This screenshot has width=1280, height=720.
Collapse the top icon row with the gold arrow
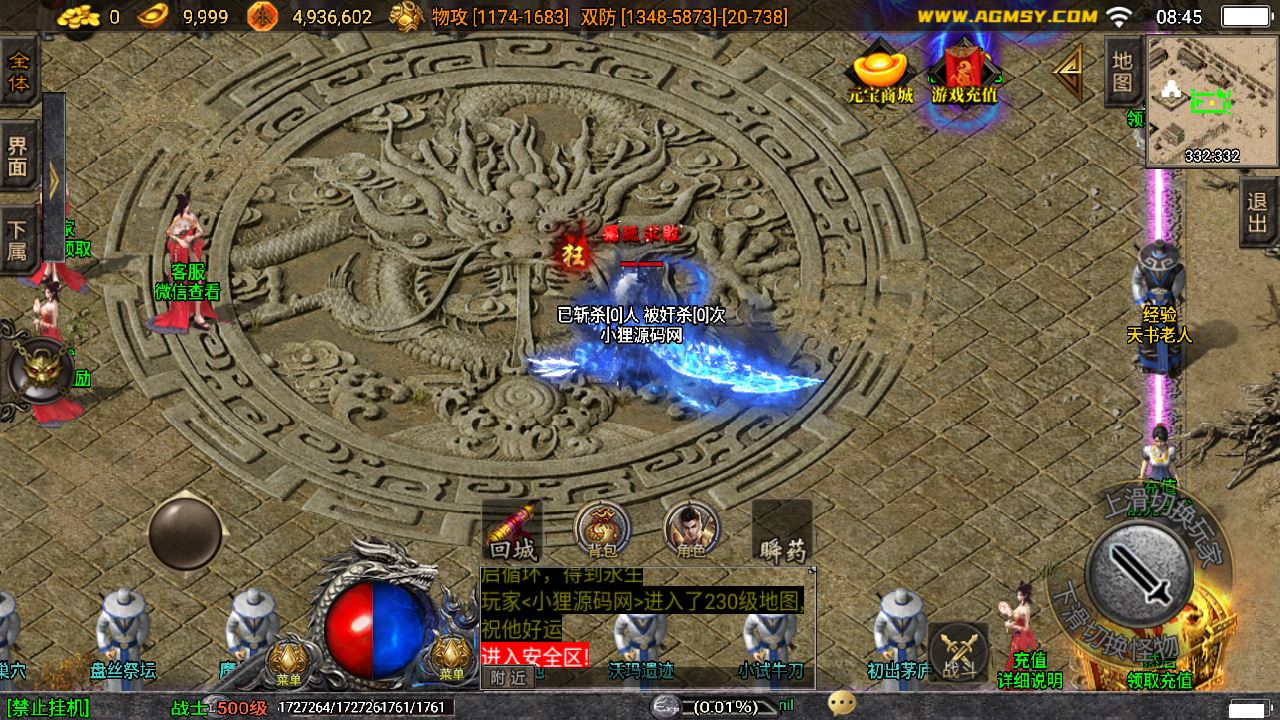pos(1068,72)
